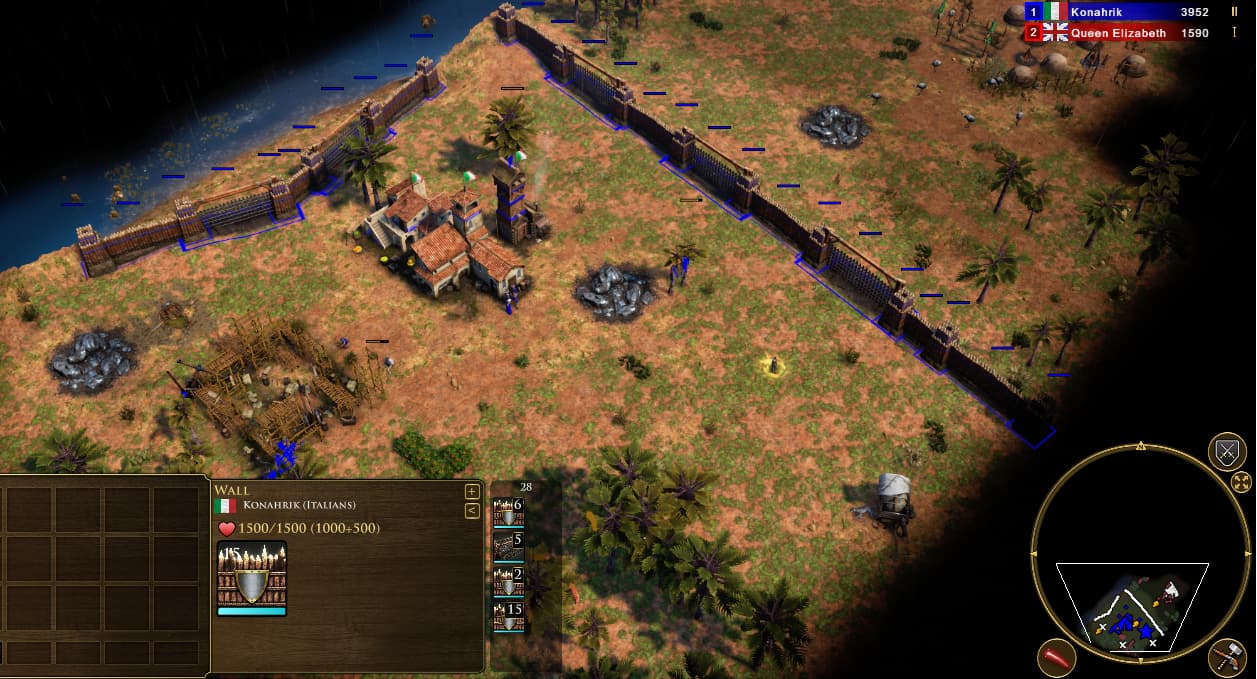1257x679 pixels.
Task: Select the group of 5 gate units
Action: pyautogui.click(x=509, y=547)
